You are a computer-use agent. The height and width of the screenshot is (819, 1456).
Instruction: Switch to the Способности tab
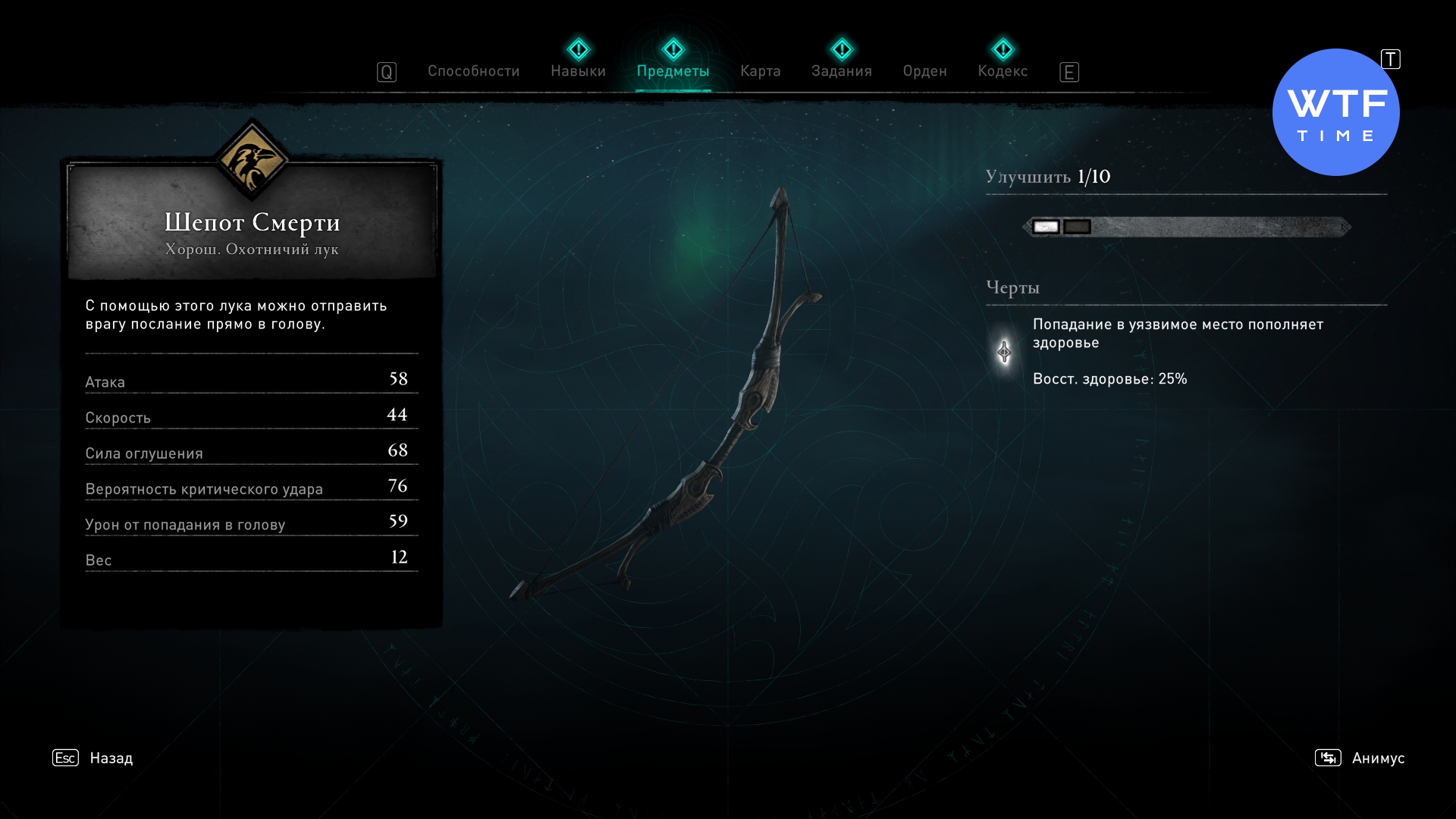coord(473,71)
